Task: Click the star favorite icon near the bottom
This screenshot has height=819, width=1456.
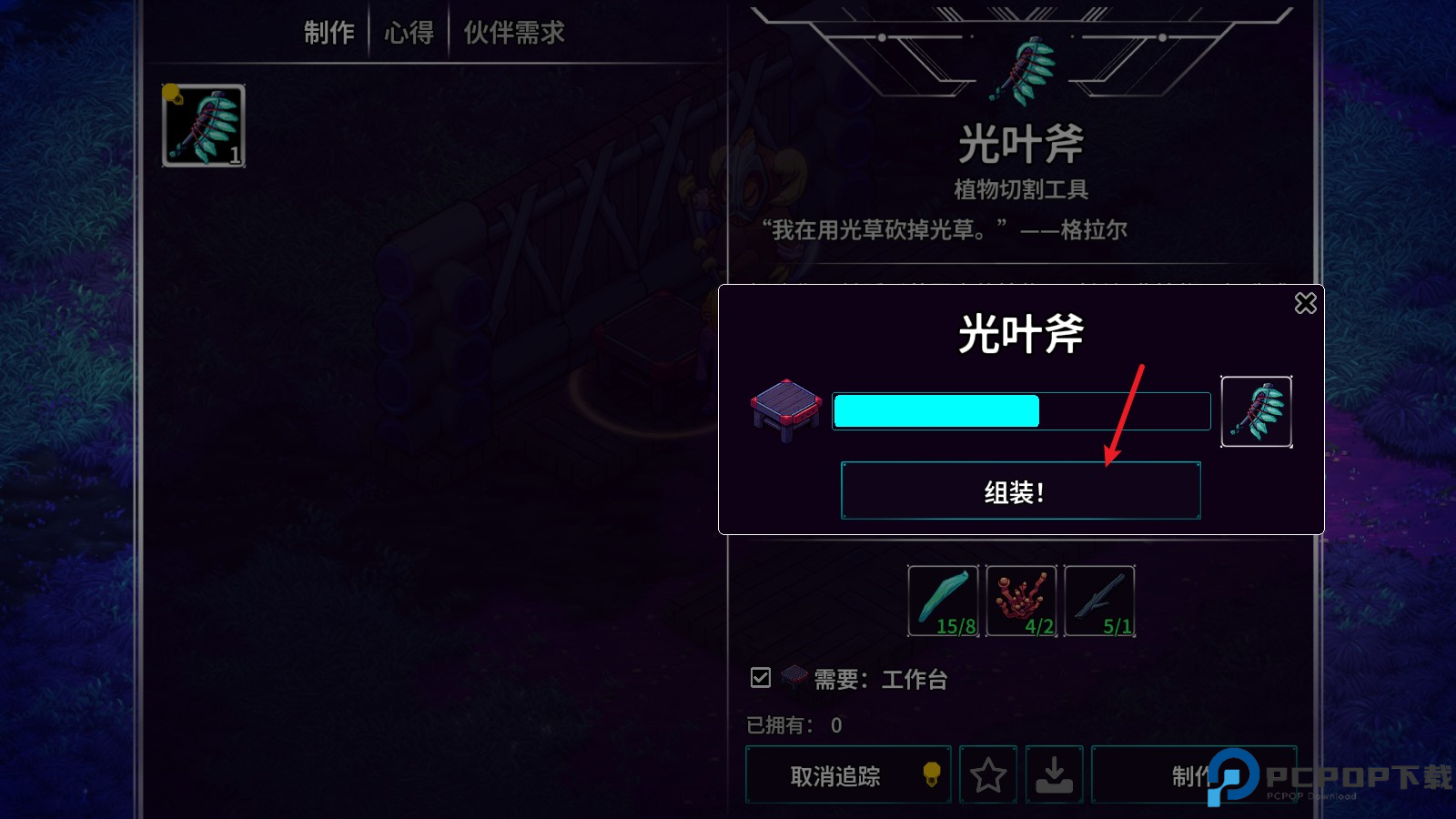Action: [987, 775]
